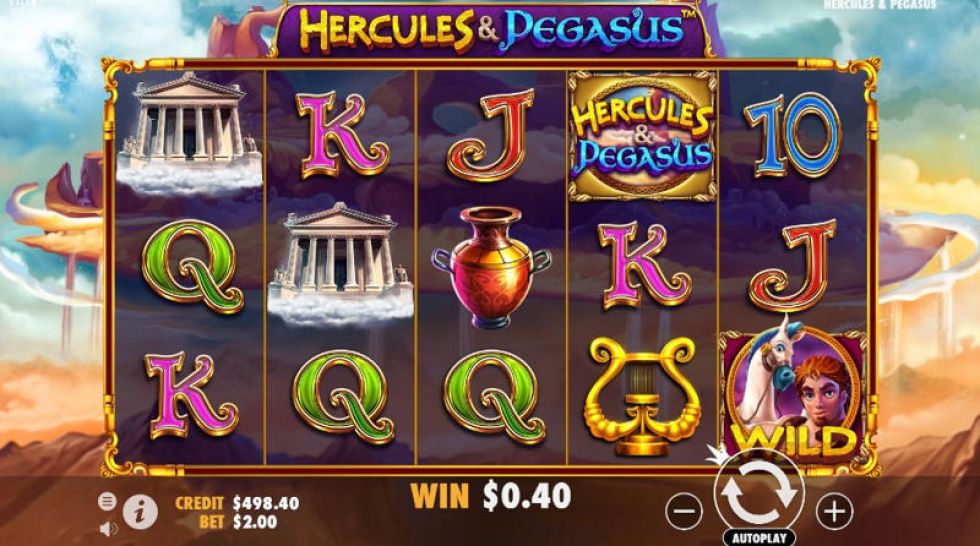
Task: Toggle the sound speaker icon
Action: (x=108, y=528)
